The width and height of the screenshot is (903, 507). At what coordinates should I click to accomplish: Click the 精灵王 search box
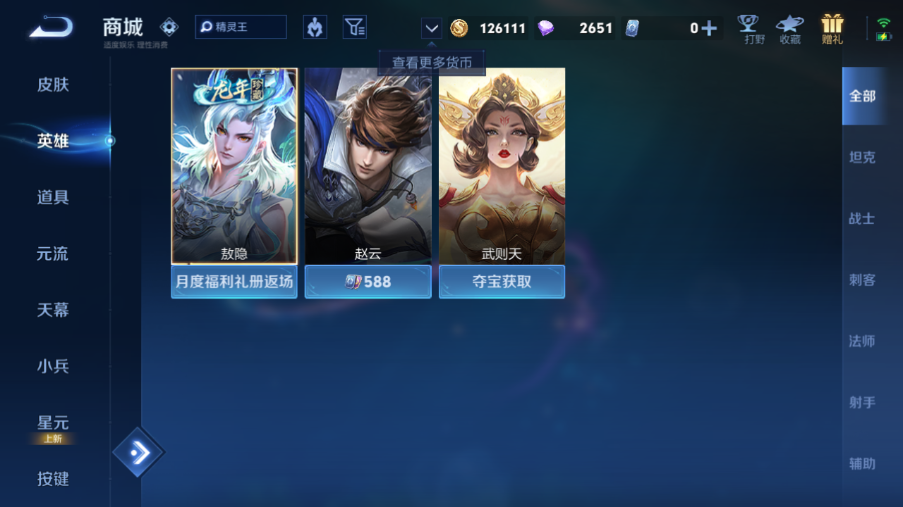pos(241,27)
